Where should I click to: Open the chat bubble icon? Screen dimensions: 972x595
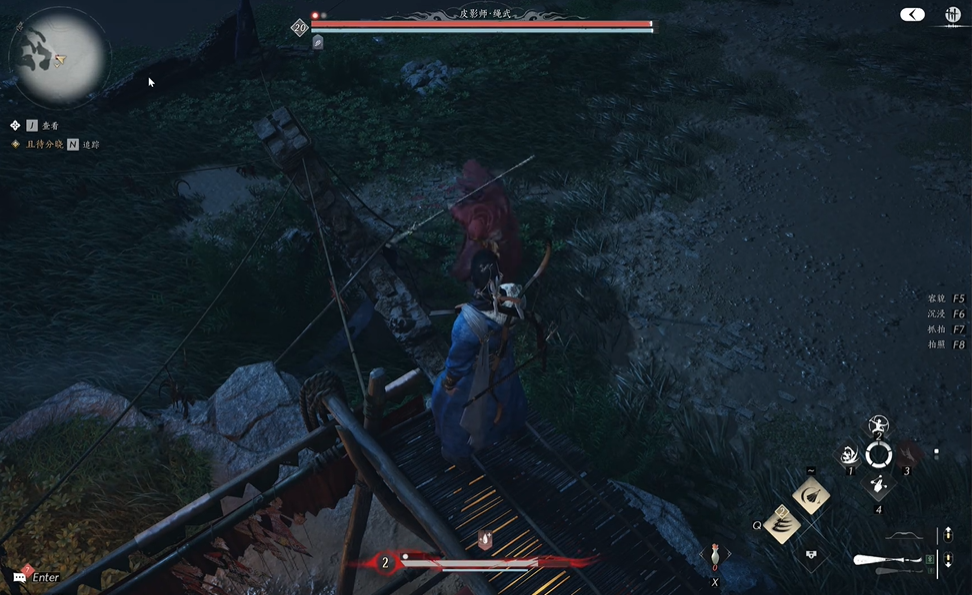(20, 577)
